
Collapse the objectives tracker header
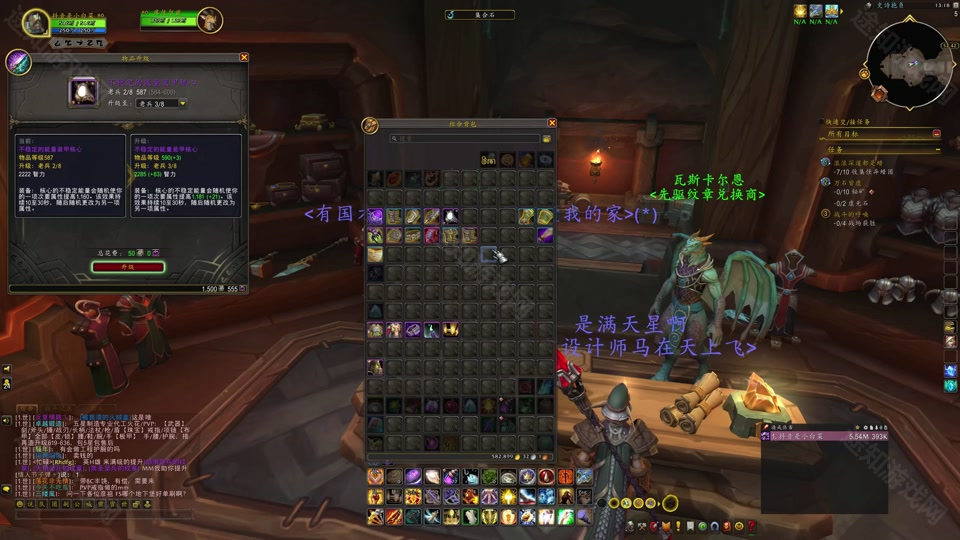pos(936,133)
